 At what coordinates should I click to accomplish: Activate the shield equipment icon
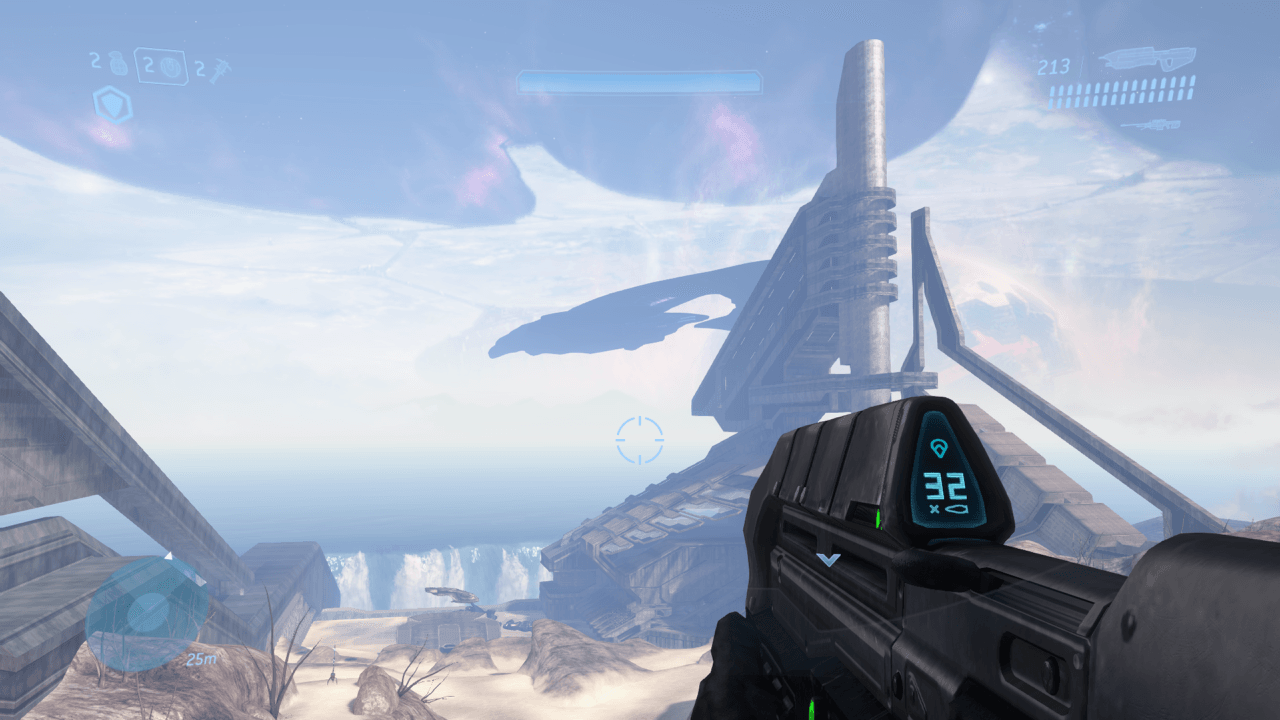coord(113,105)
